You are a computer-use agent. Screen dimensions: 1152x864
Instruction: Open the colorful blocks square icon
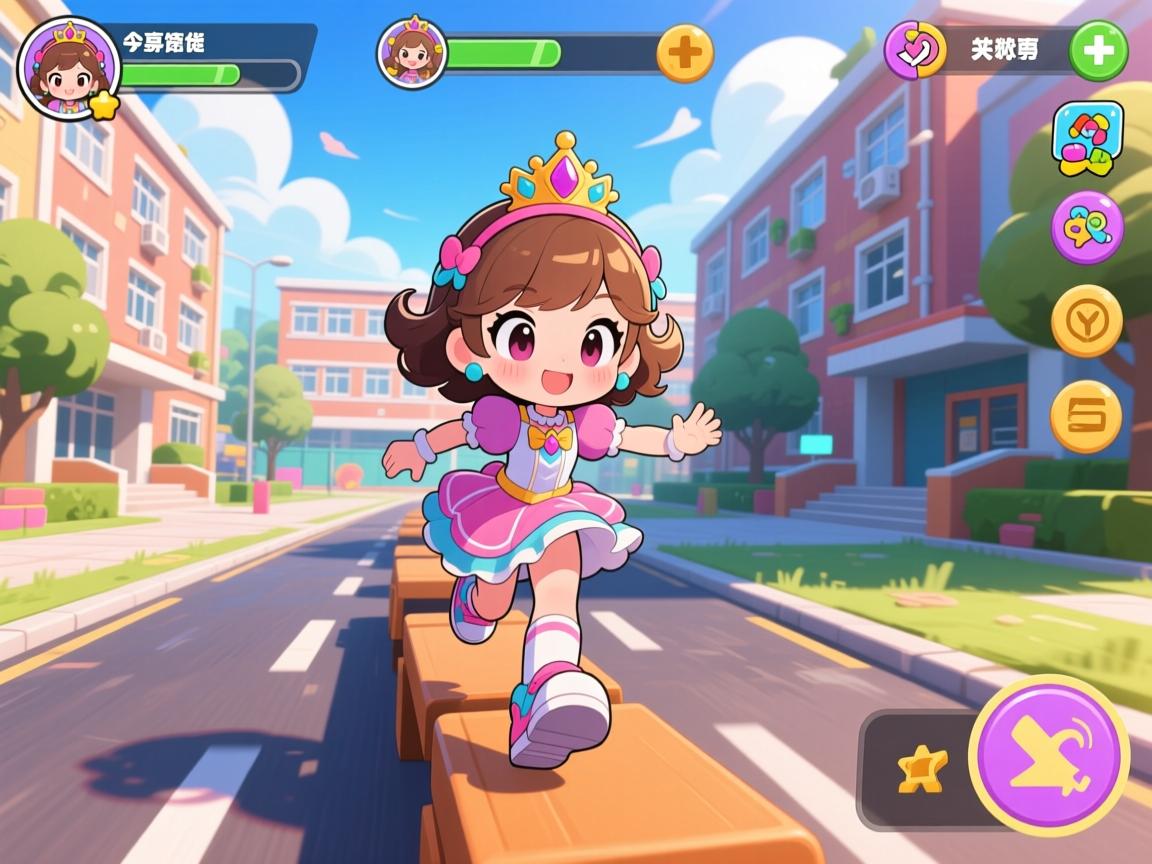click(1087, 138)
